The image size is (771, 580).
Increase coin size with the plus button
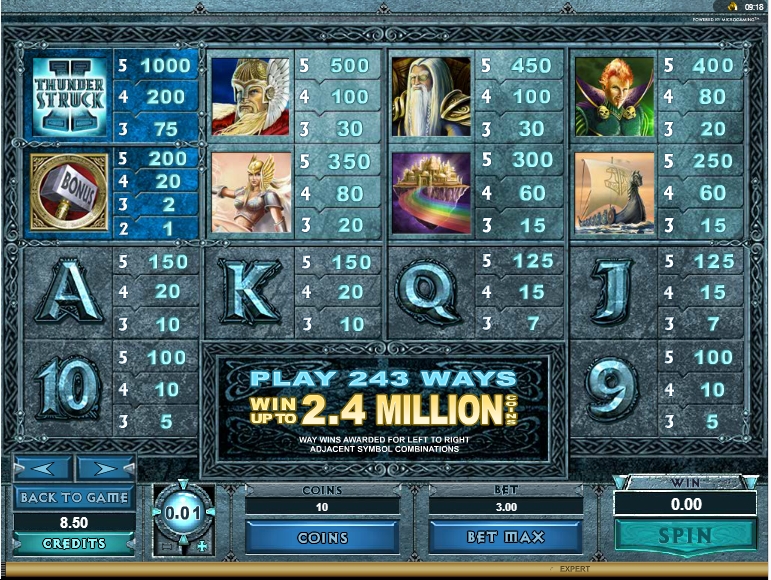201,546
